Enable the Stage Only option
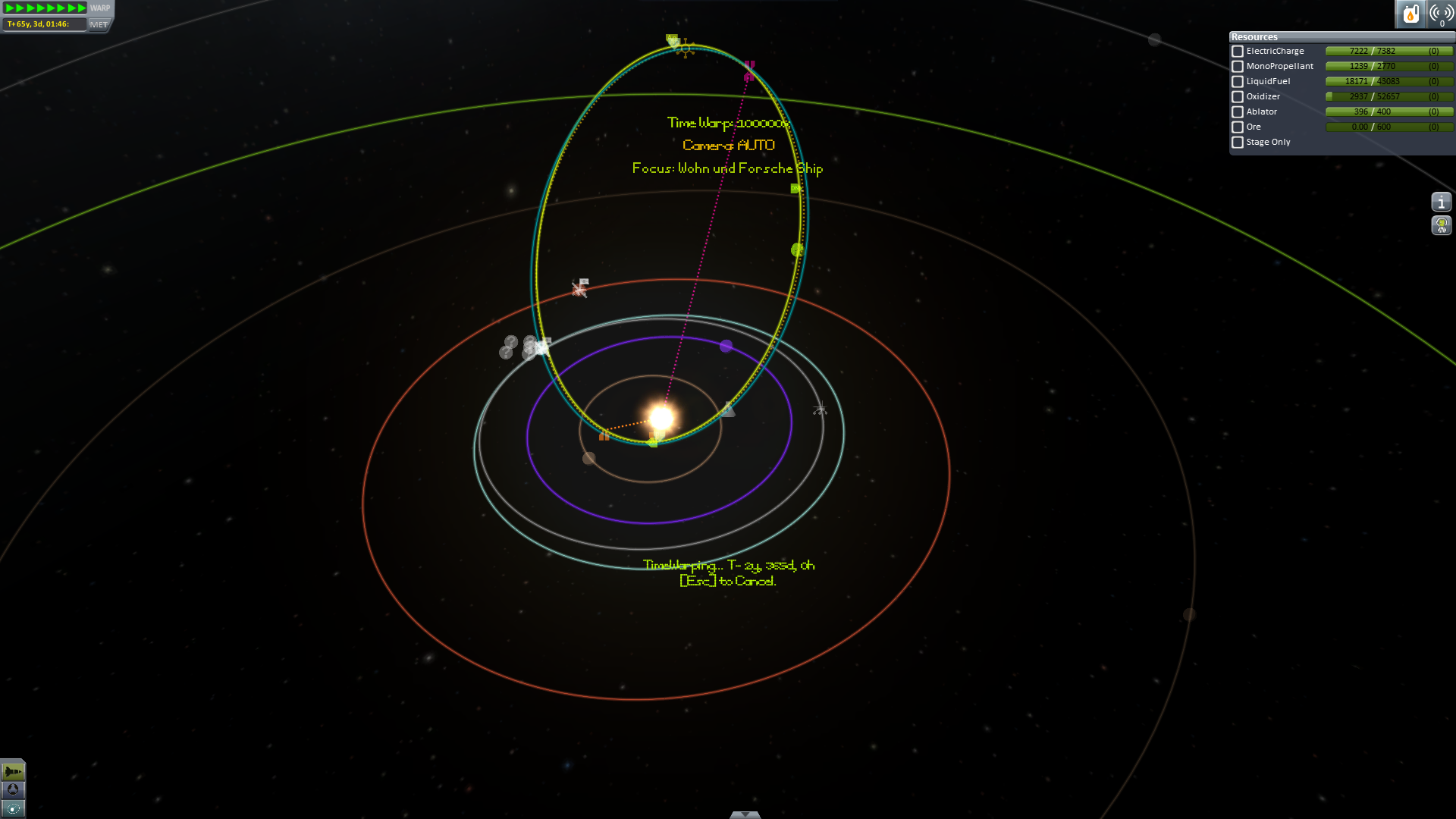This screenshot has height=819, width=1456. [x=1238, y=143]
